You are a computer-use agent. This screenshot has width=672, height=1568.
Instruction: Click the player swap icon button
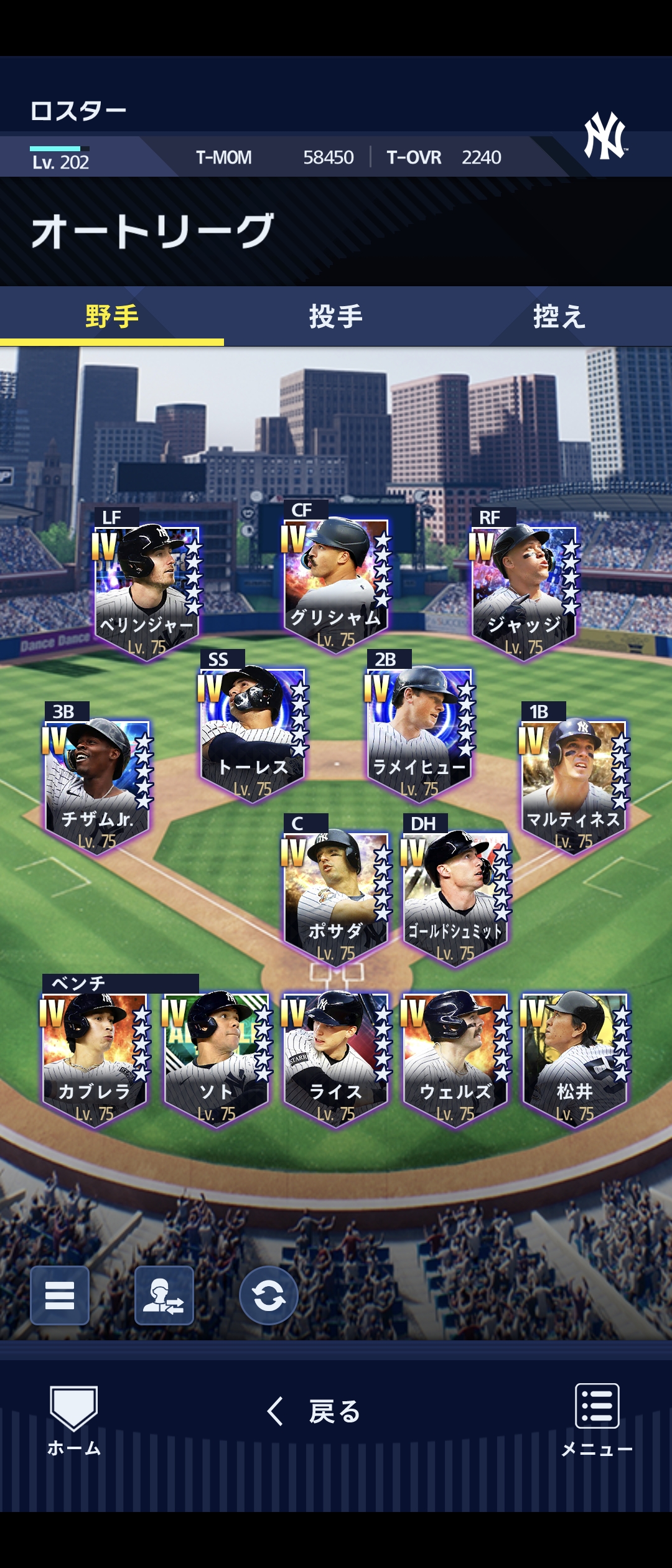(x=164, y=1295)
